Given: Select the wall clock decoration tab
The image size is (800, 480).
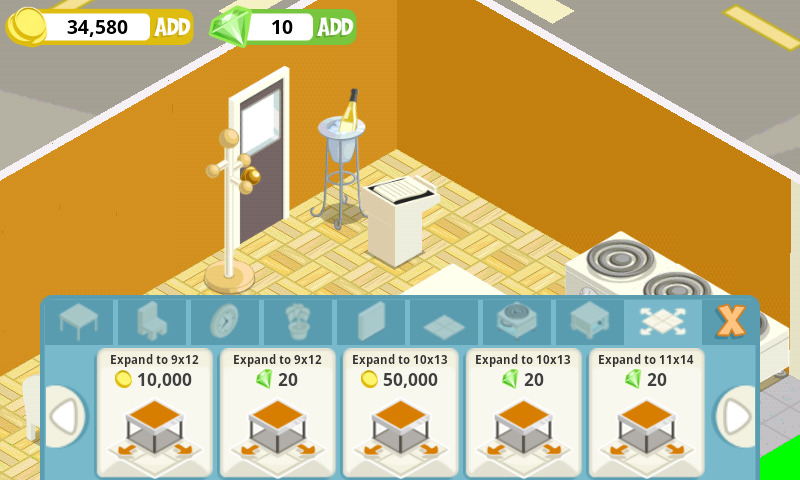Looking at the screenshot, I should click(224, 322).
